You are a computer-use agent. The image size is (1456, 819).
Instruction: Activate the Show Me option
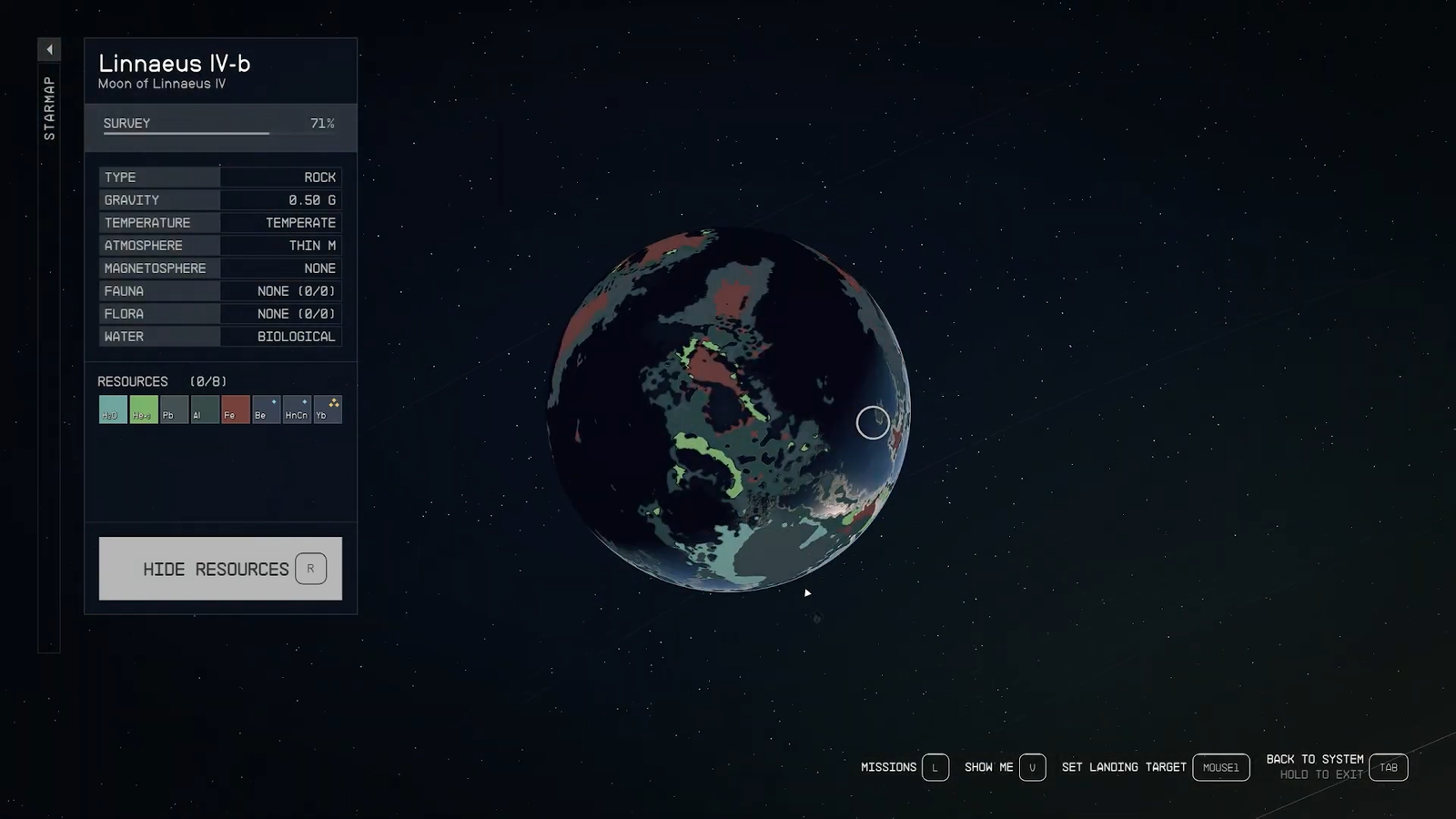1032,767
